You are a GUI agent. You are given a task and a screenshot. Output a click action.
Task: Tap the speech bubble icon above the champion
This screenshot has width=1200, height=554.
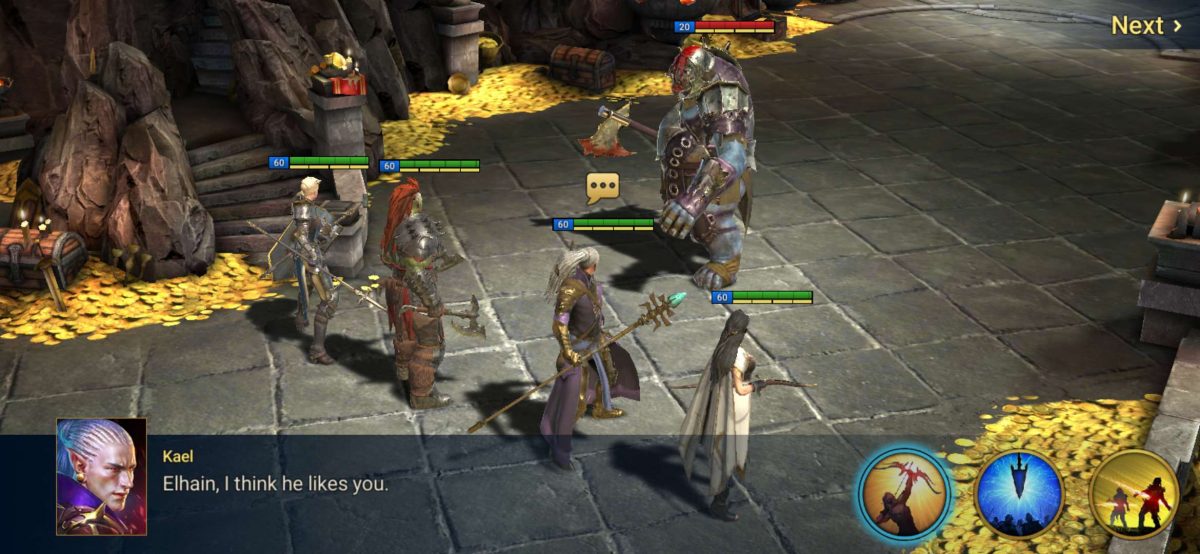coord(603,187)
